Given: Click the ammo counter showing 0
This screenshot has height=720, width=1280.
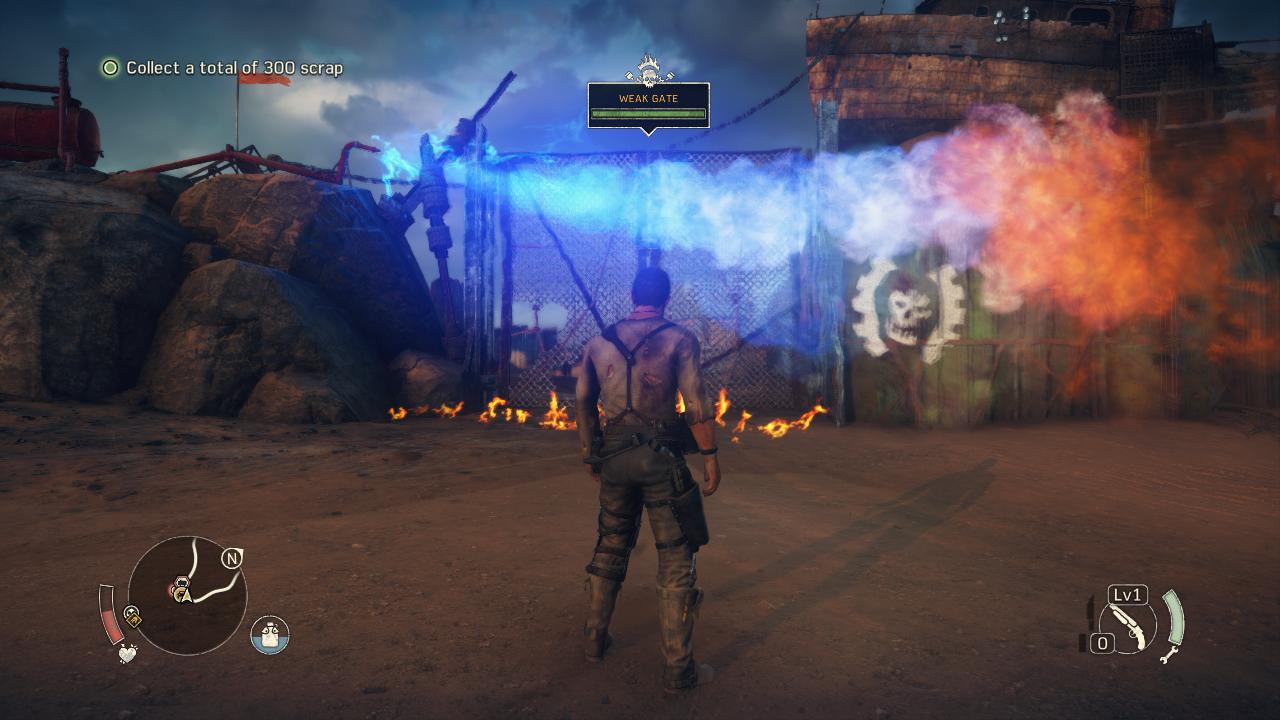Looking at the screenshot, I should coord(1104,642).
